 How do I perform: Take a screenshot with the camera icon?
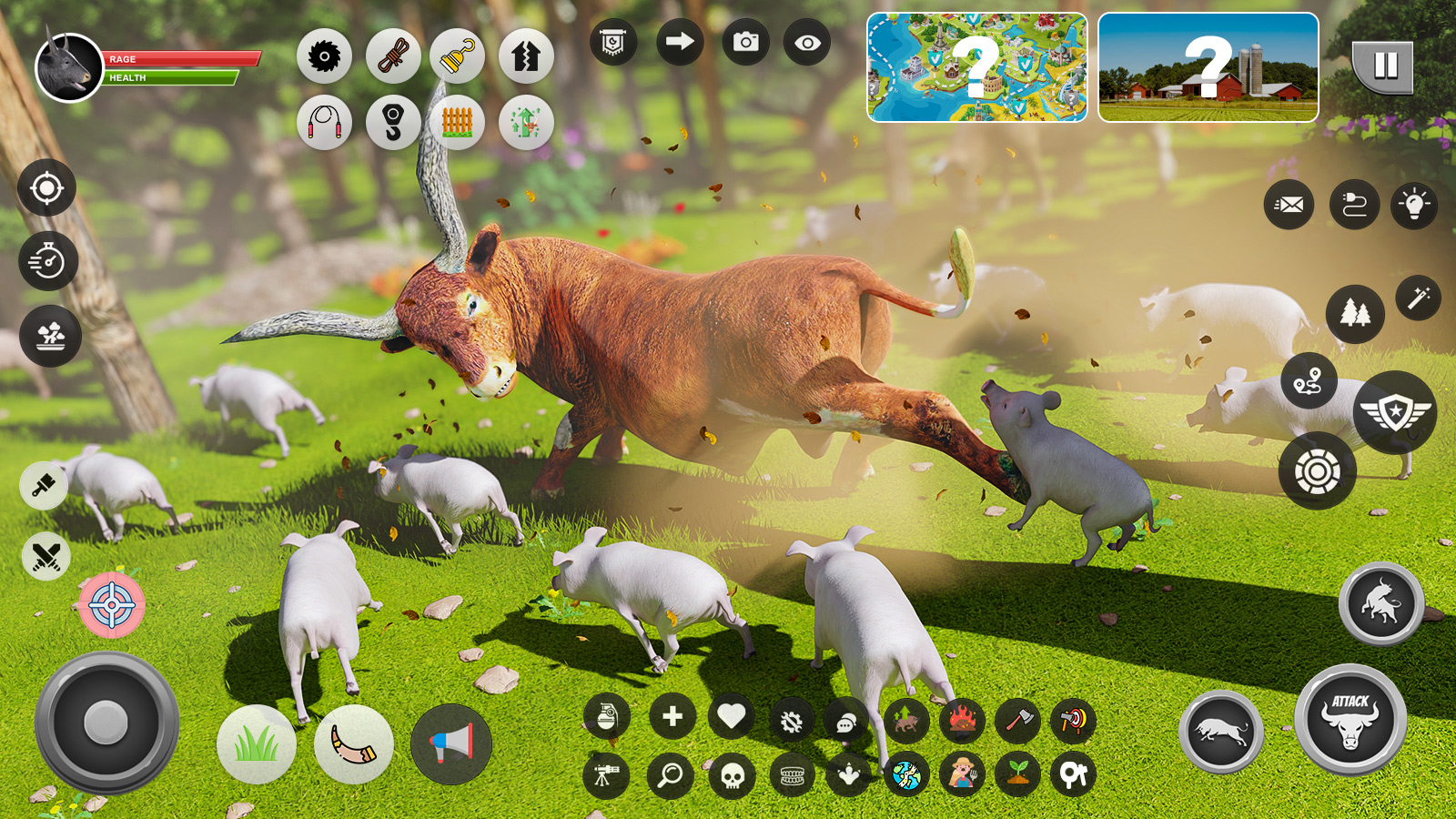(x=745, y=43)
